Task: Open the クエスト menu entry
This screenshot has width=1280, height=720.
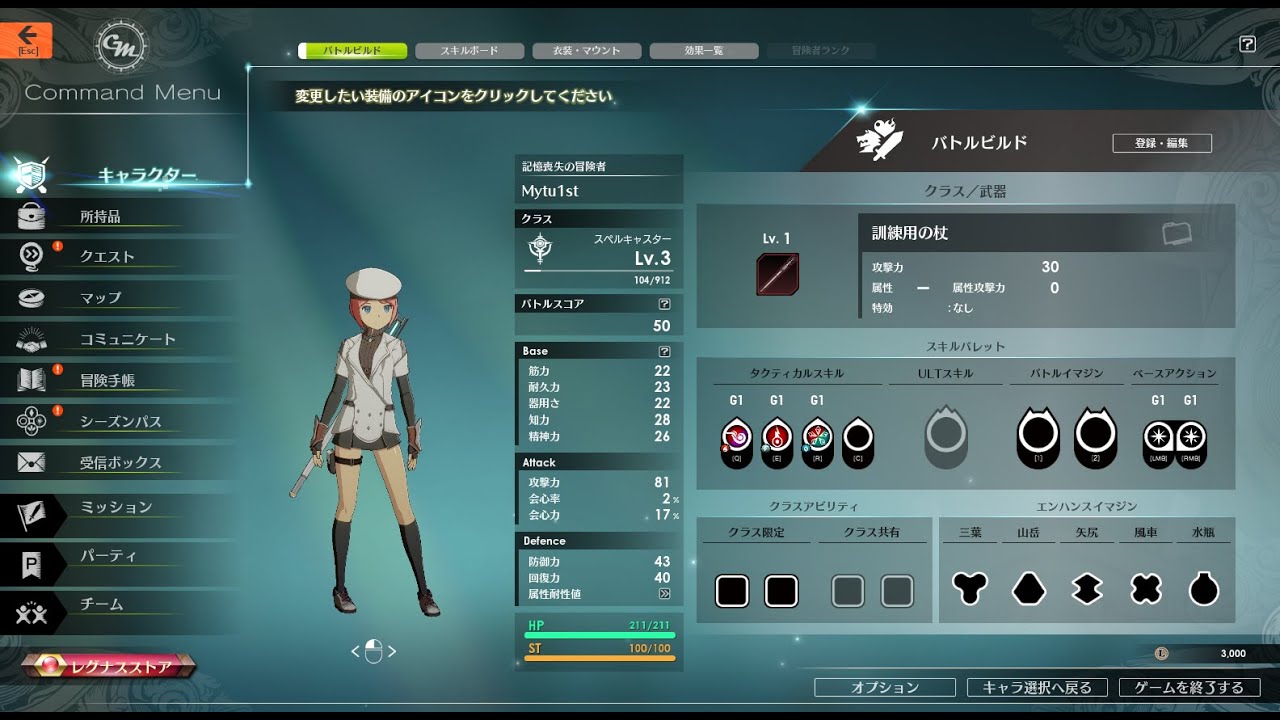Action: 107,257
